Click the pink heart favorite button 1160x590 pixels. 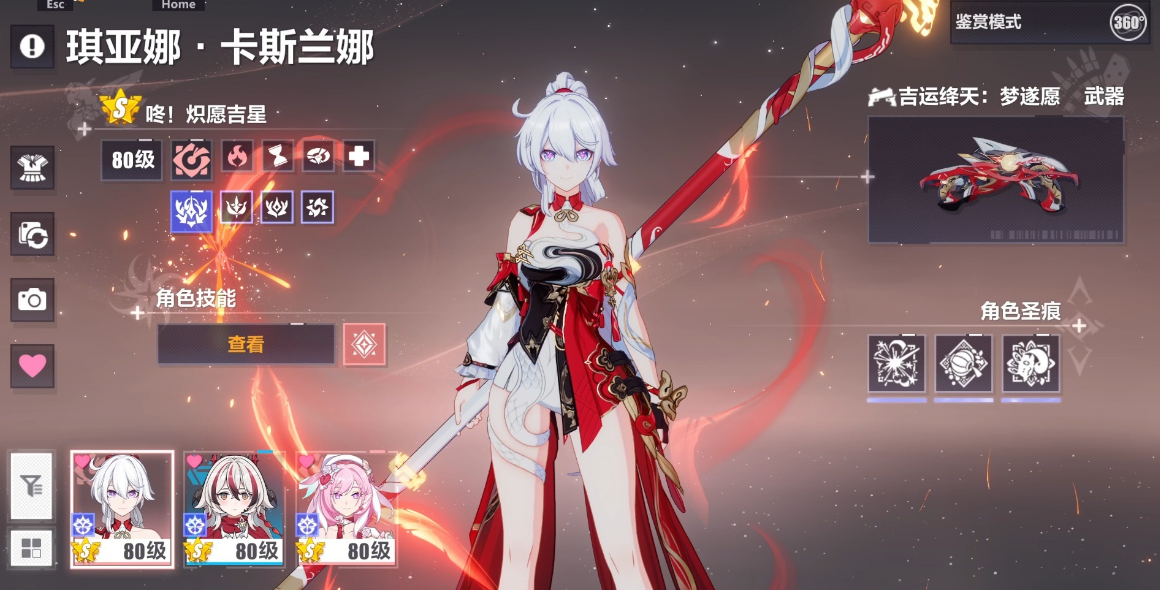pos(32,366)
